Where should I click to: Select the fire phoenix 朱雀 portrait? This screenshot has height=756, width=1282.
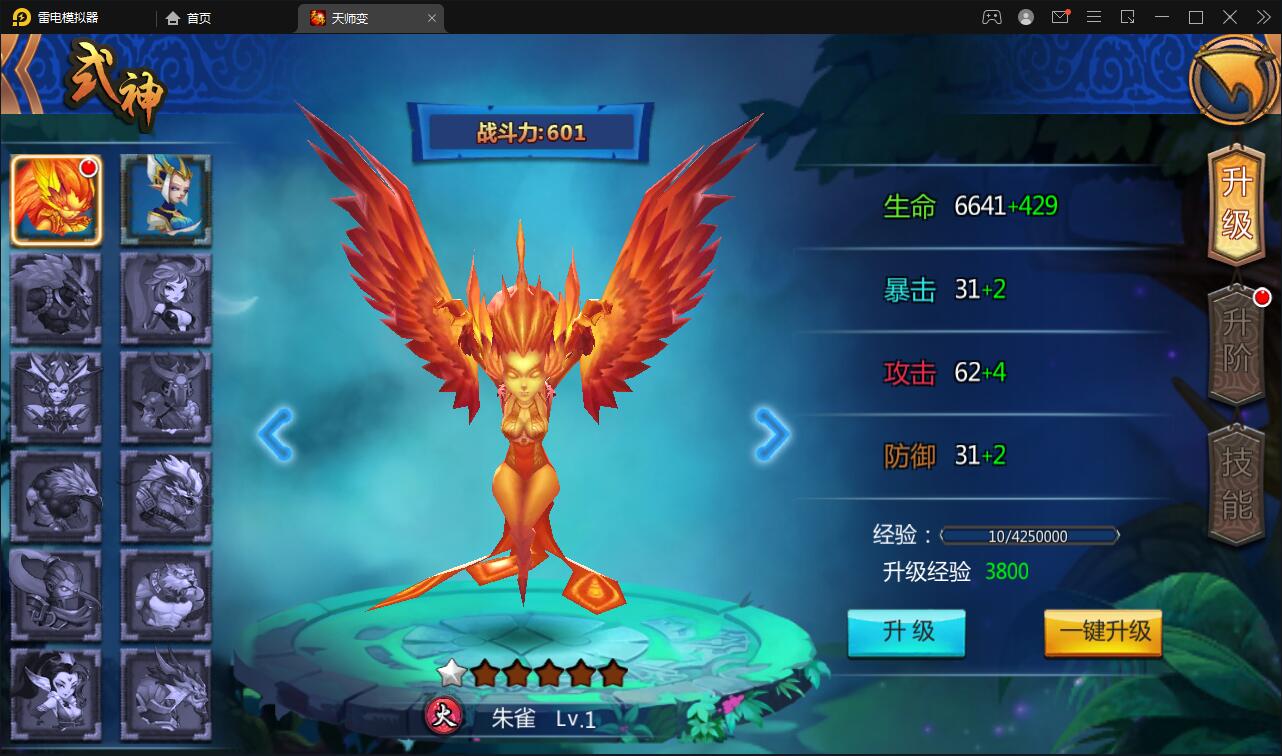[x=56, y=200]
